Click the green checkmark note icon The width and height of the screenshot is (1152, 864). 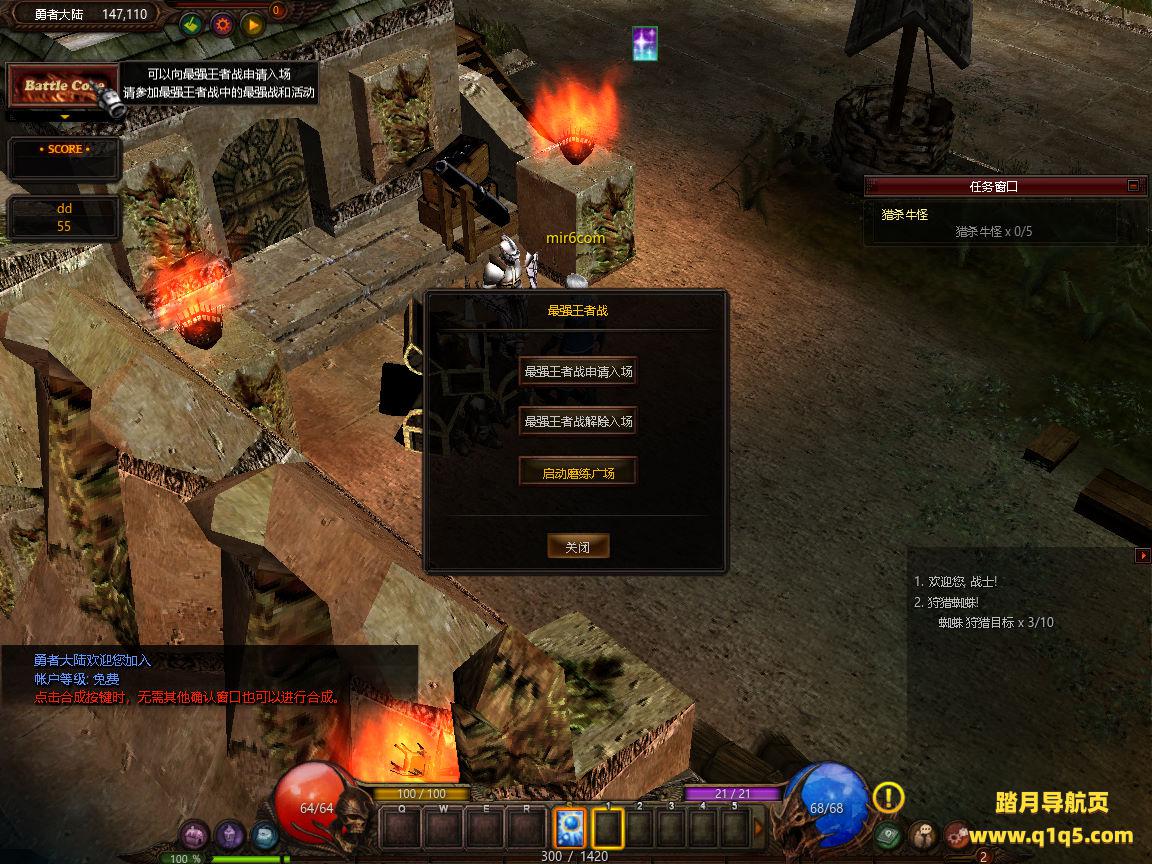(193, 25)
